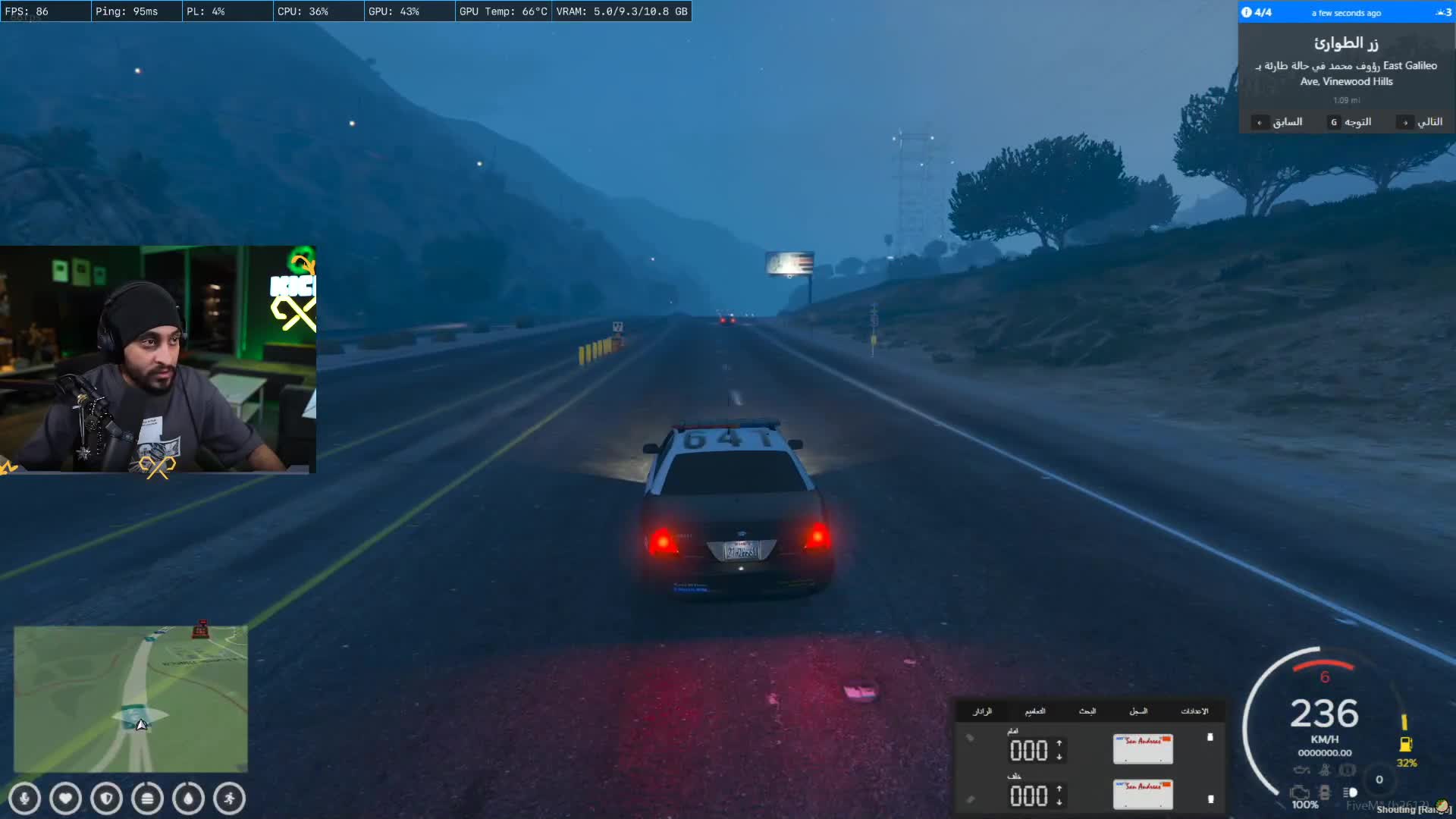Image resolution: width=1456 pixels, height=819 pixels.
Task: Select the front San Andreas plate reader
Action: [1143, 749]
